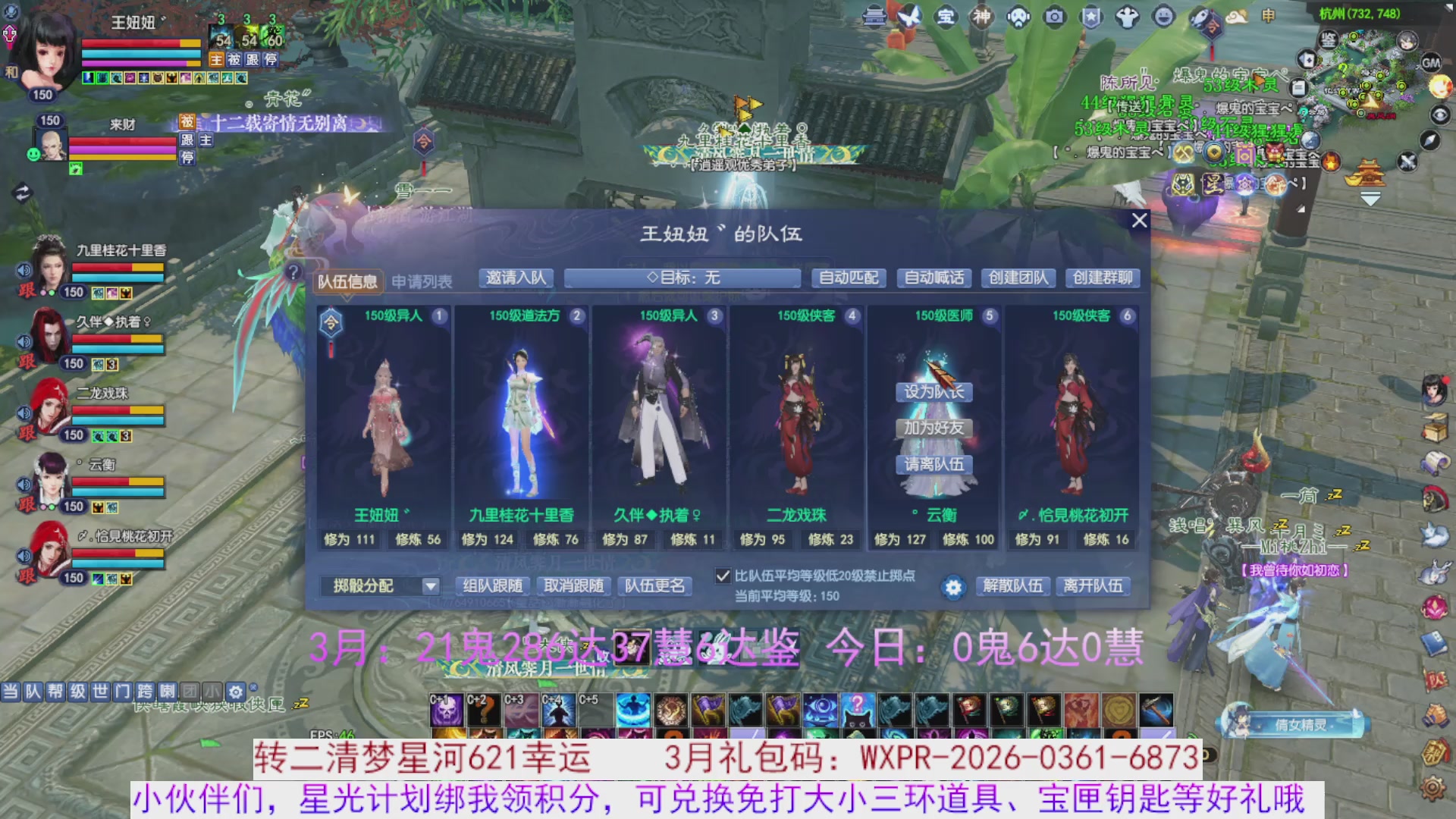The width and height of the screenshot is (1456, 819).
Task: Click the 神 deity icon
Action: 981,17
